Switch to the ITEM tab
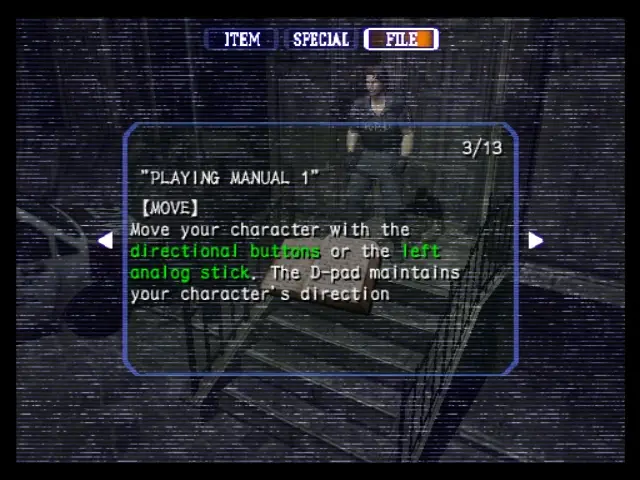This screenshot has width=640, height=480. point(241,40)
